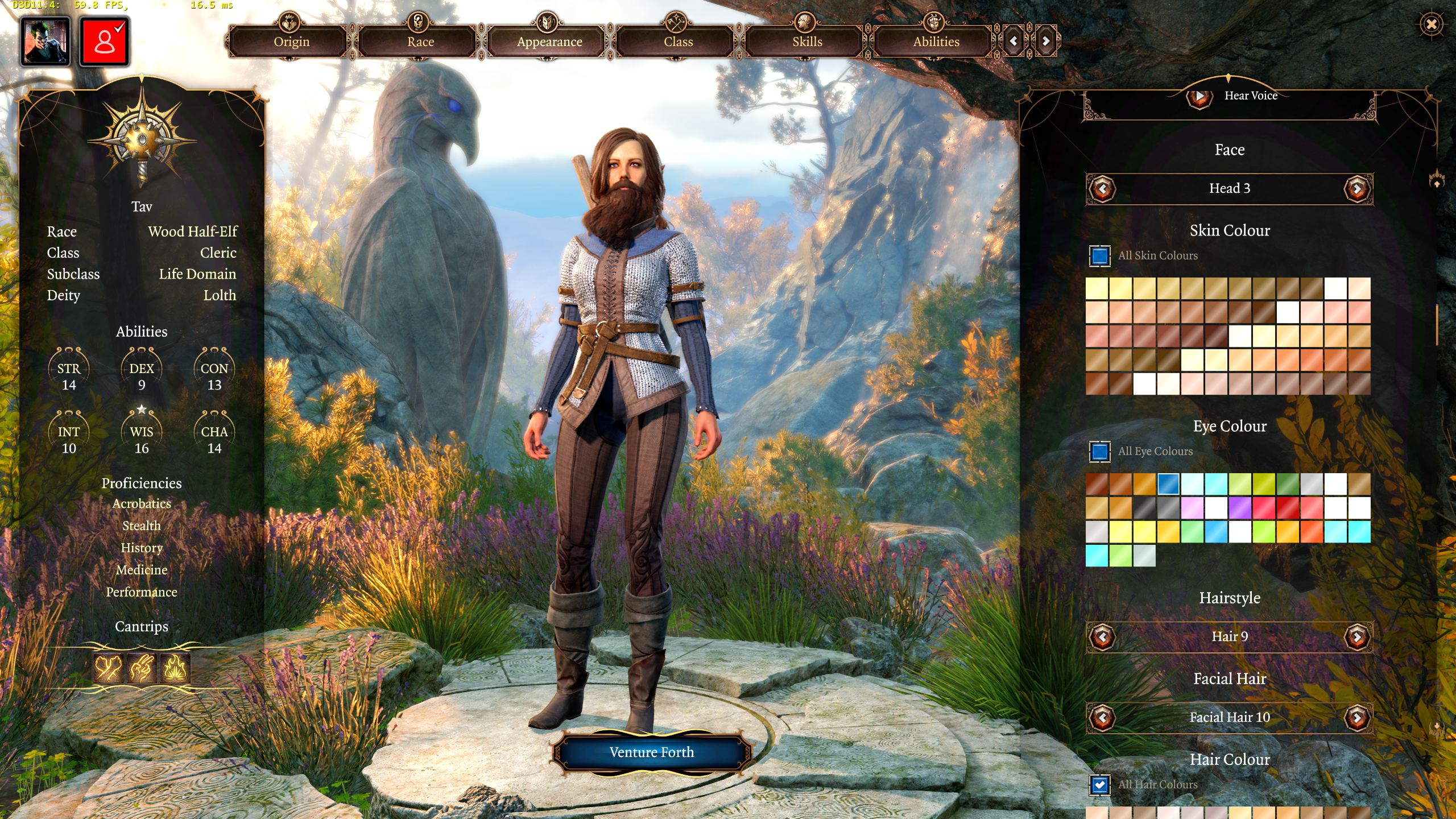Screen dimensions: 1456x819
Task: Pick the previous Facial Hair style
Action: pos(1102,718)
